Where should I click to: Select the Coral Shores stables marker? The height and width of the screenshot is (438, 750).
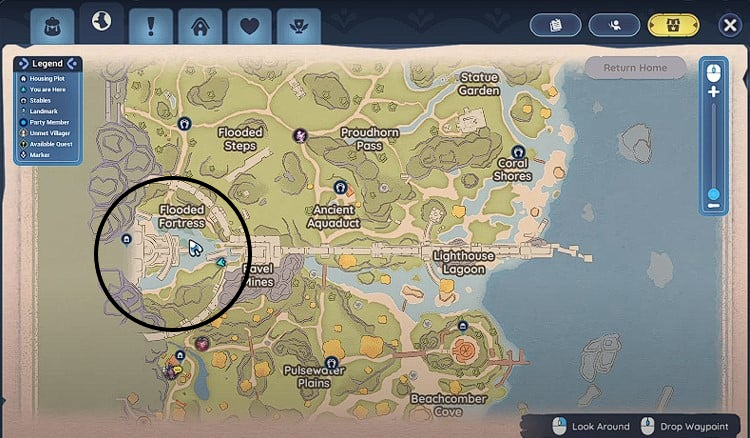point(519,153)
